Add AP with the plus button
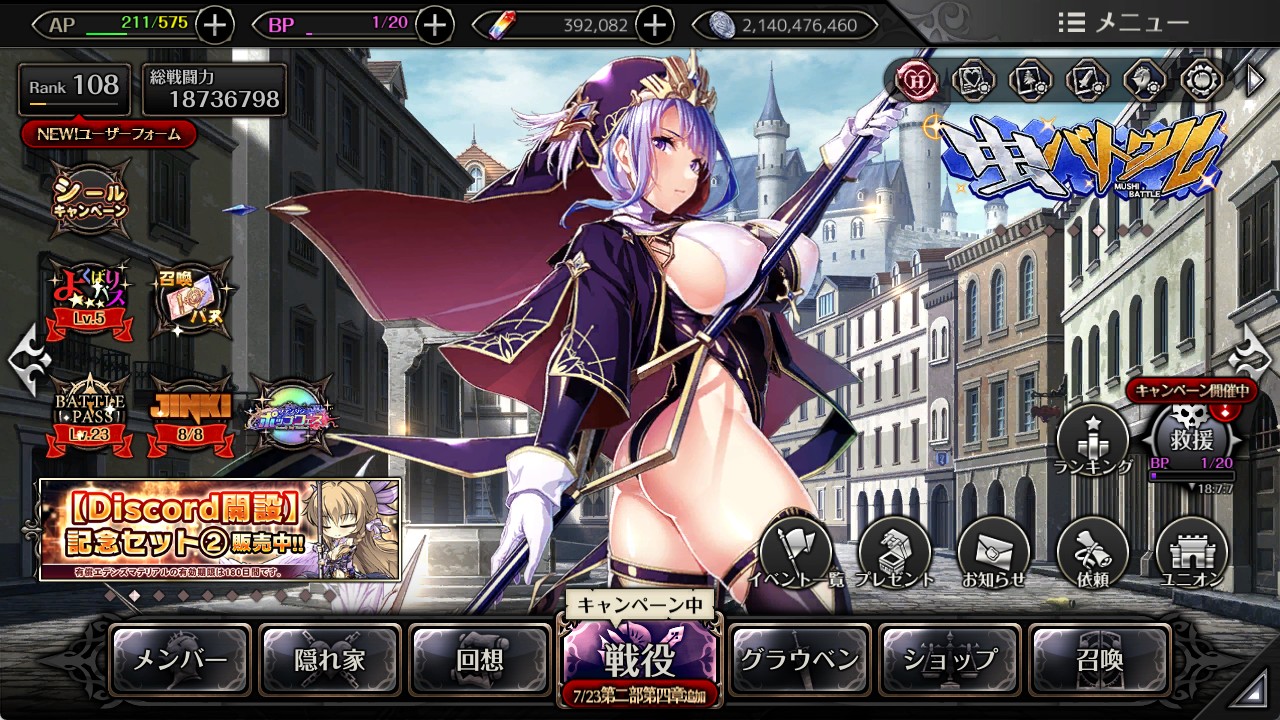 tap(215, 25)
